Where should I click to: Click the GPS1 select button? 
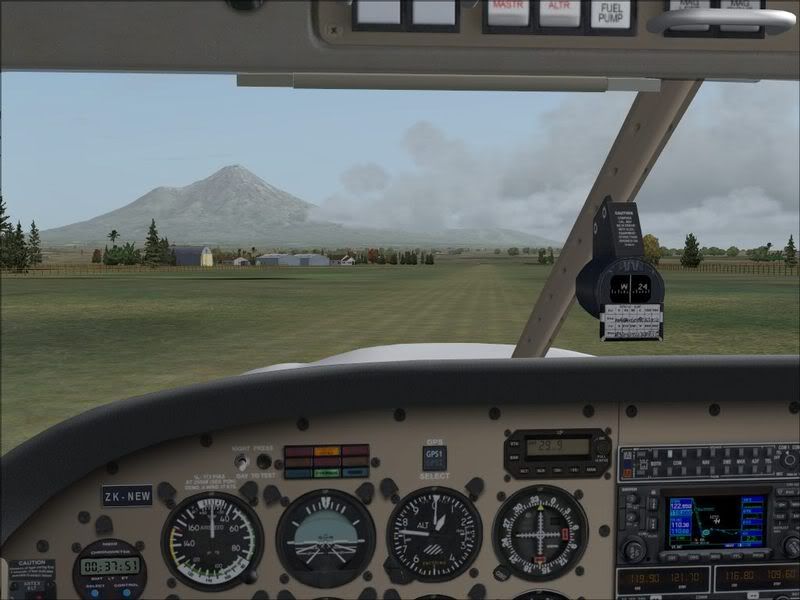coord(434,458)
